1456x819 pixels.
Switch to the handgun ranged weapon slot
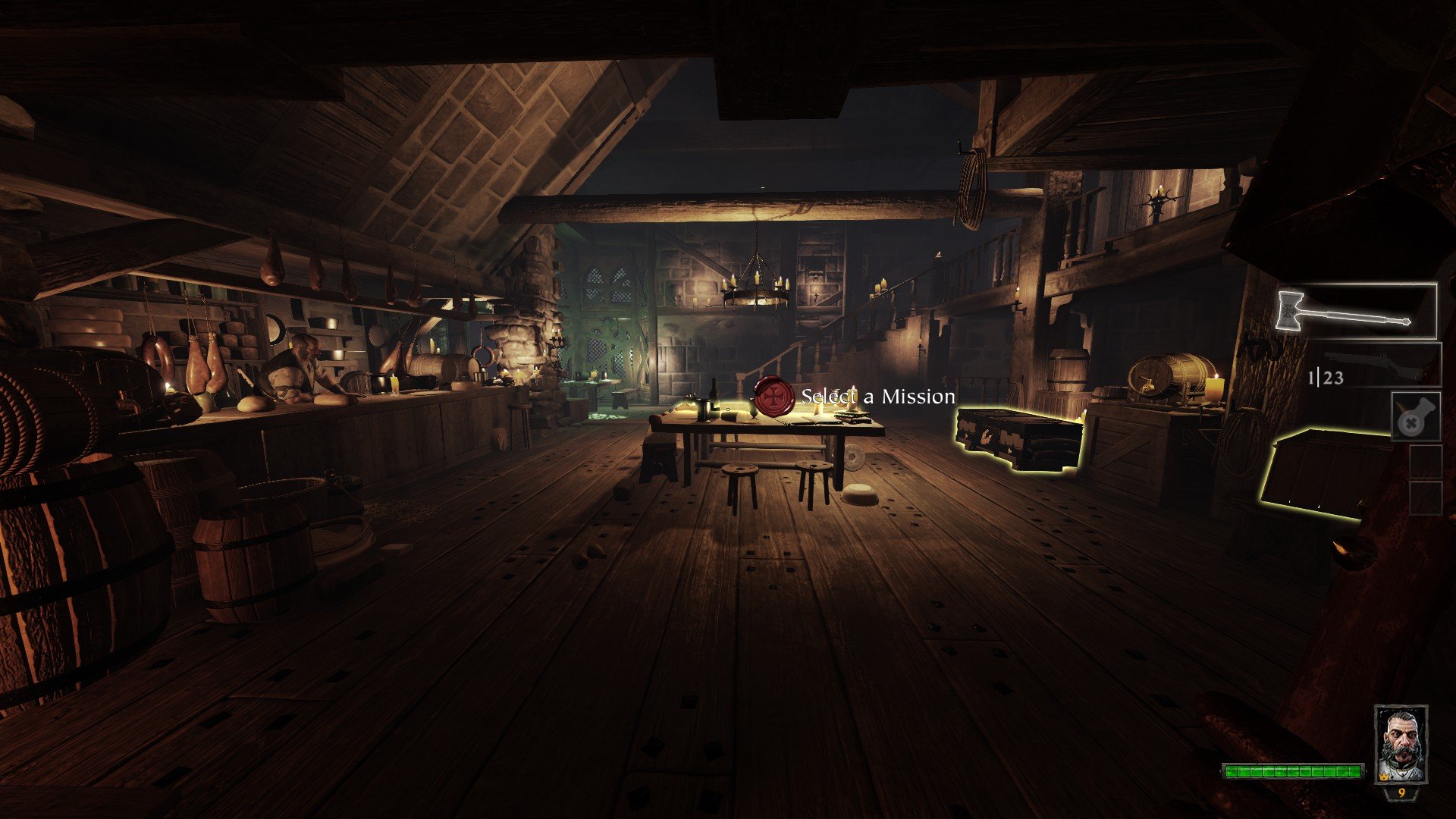click(x=1380, y=366)
